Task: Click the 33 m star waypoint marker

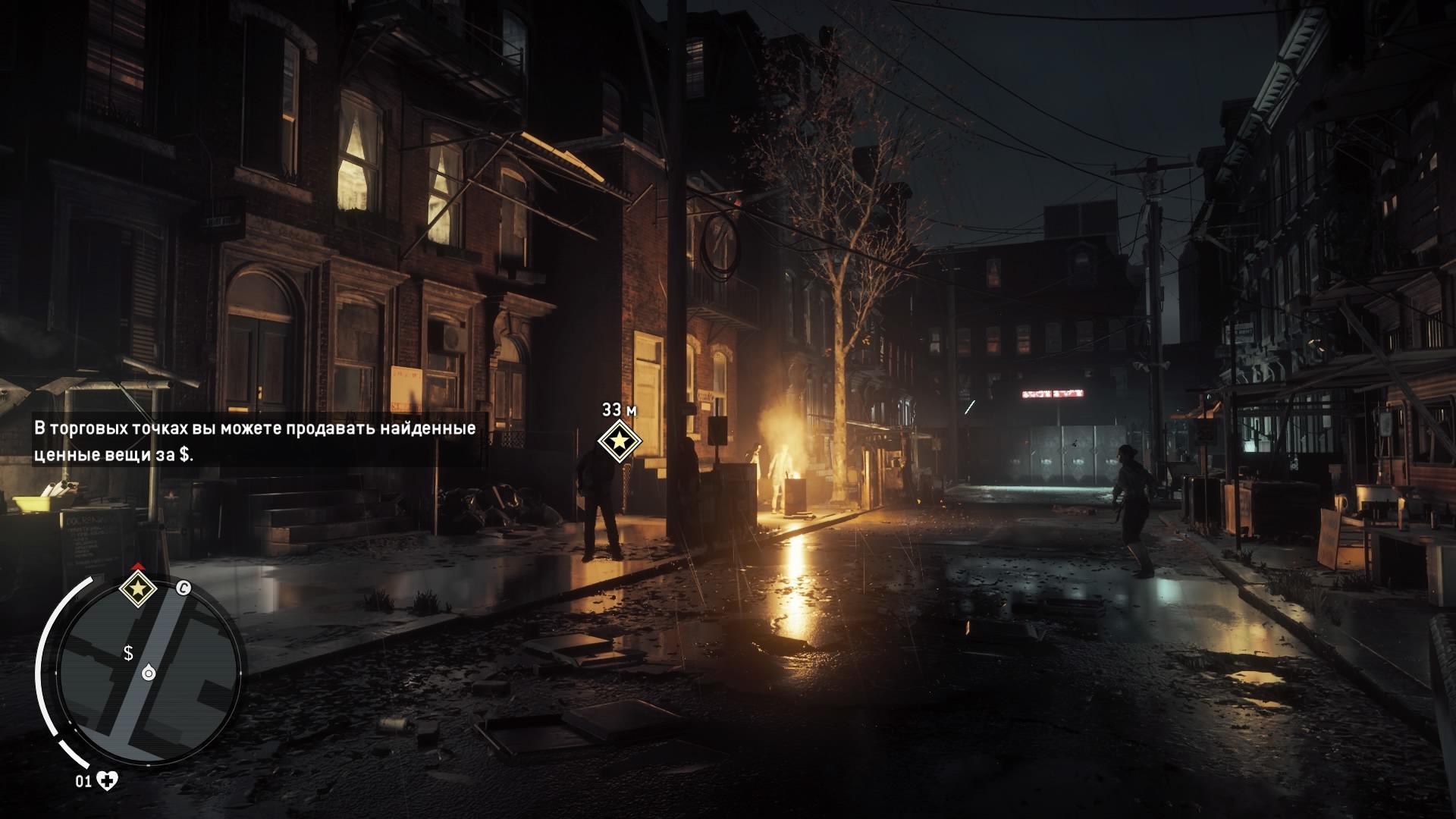Action: [620, 441]
